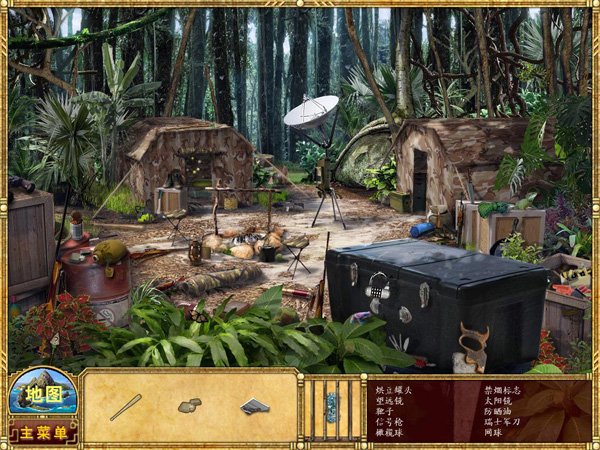
Task: Select the wooden stick in the inventory
Action: pos(126,407)
